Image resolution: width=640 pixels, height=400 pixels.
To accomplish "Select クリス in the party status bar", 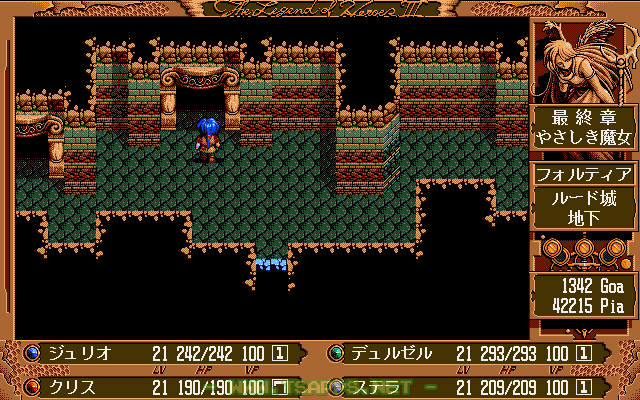I will pyautogui.click(x=70, y=385).
